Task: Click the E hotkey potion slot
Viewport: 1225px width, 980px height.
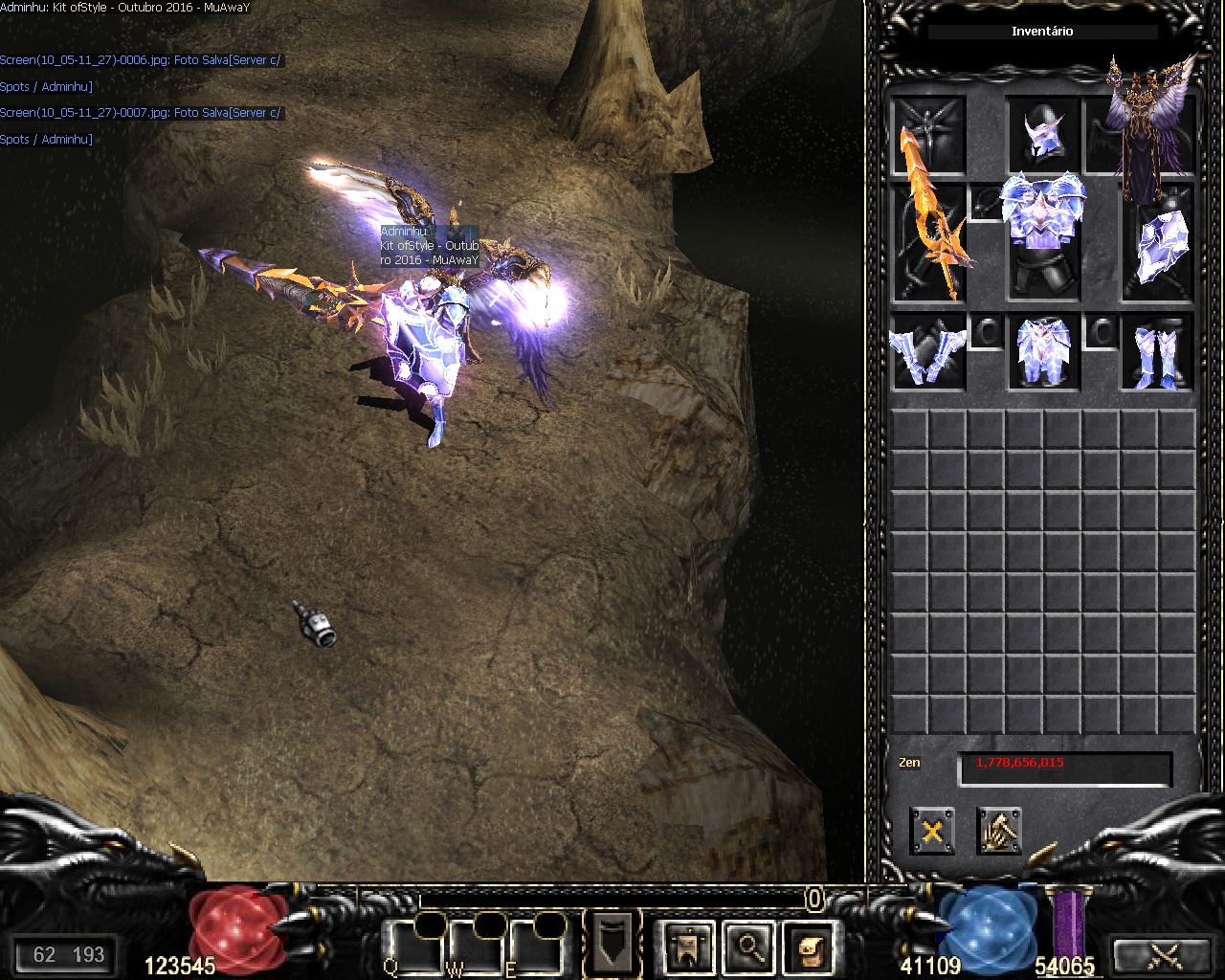Action: click(x=537, y=943)
